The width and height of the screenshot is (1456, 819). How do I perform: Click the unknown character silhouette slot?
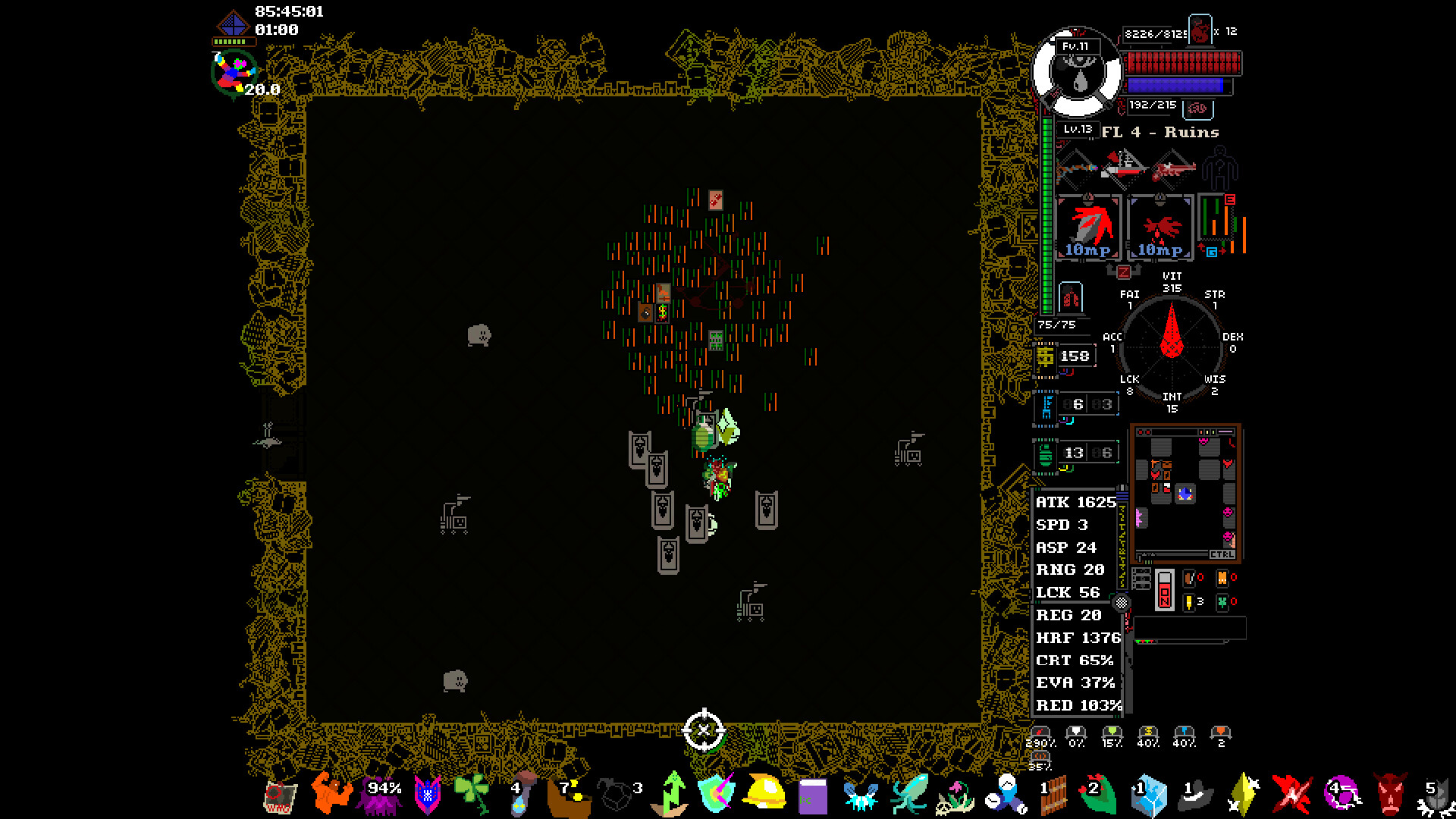tap(1219, 168)
